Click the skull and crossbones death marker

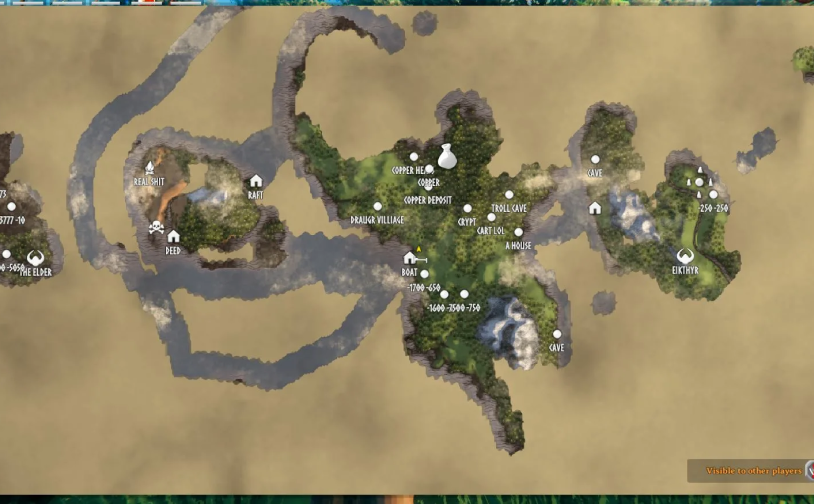(156, 227)
